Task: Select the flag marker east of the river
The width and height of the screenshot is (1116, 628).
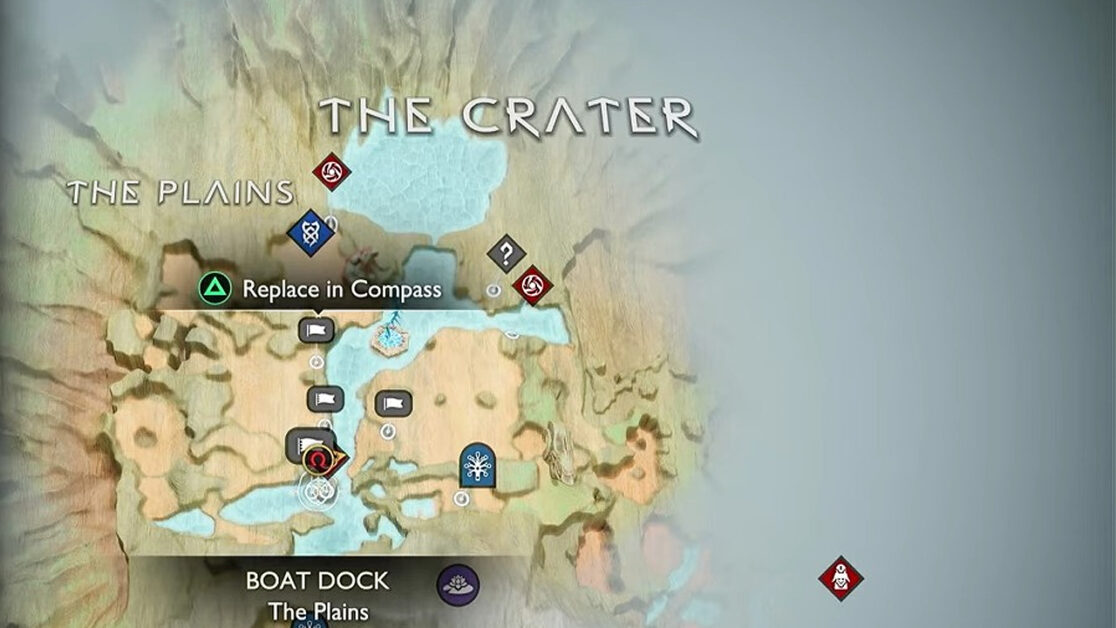Action: (393, 403)
